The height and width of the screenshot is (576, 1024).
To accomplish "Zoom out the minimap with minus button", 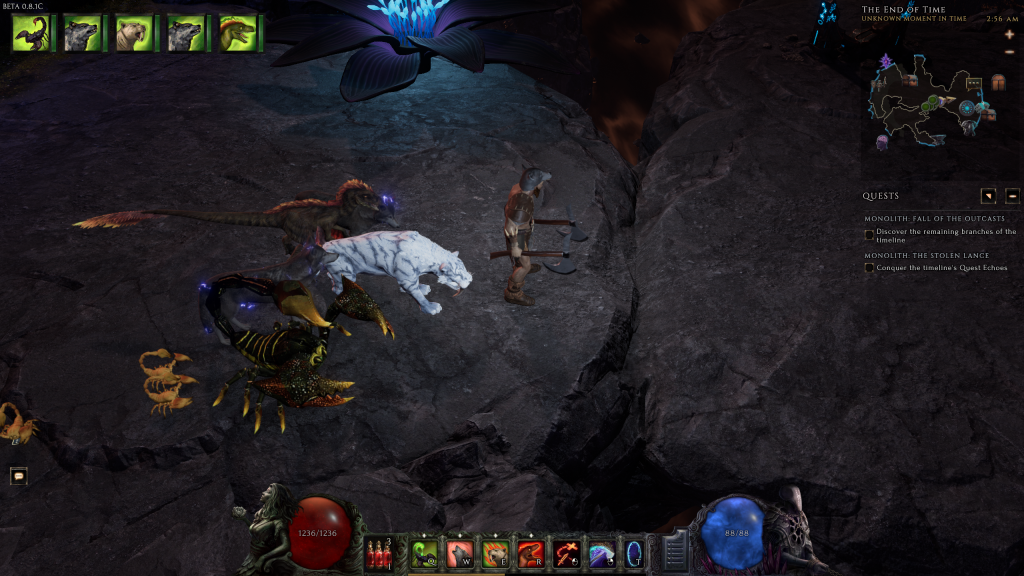I will [1009, 51].
